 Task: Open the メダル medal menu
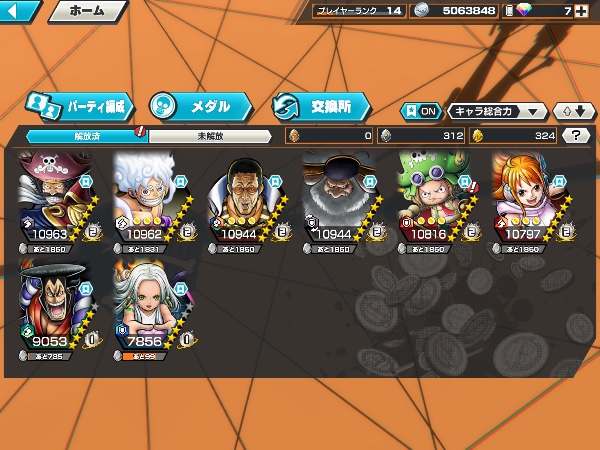pyautogui.click(x=197, y=105)
